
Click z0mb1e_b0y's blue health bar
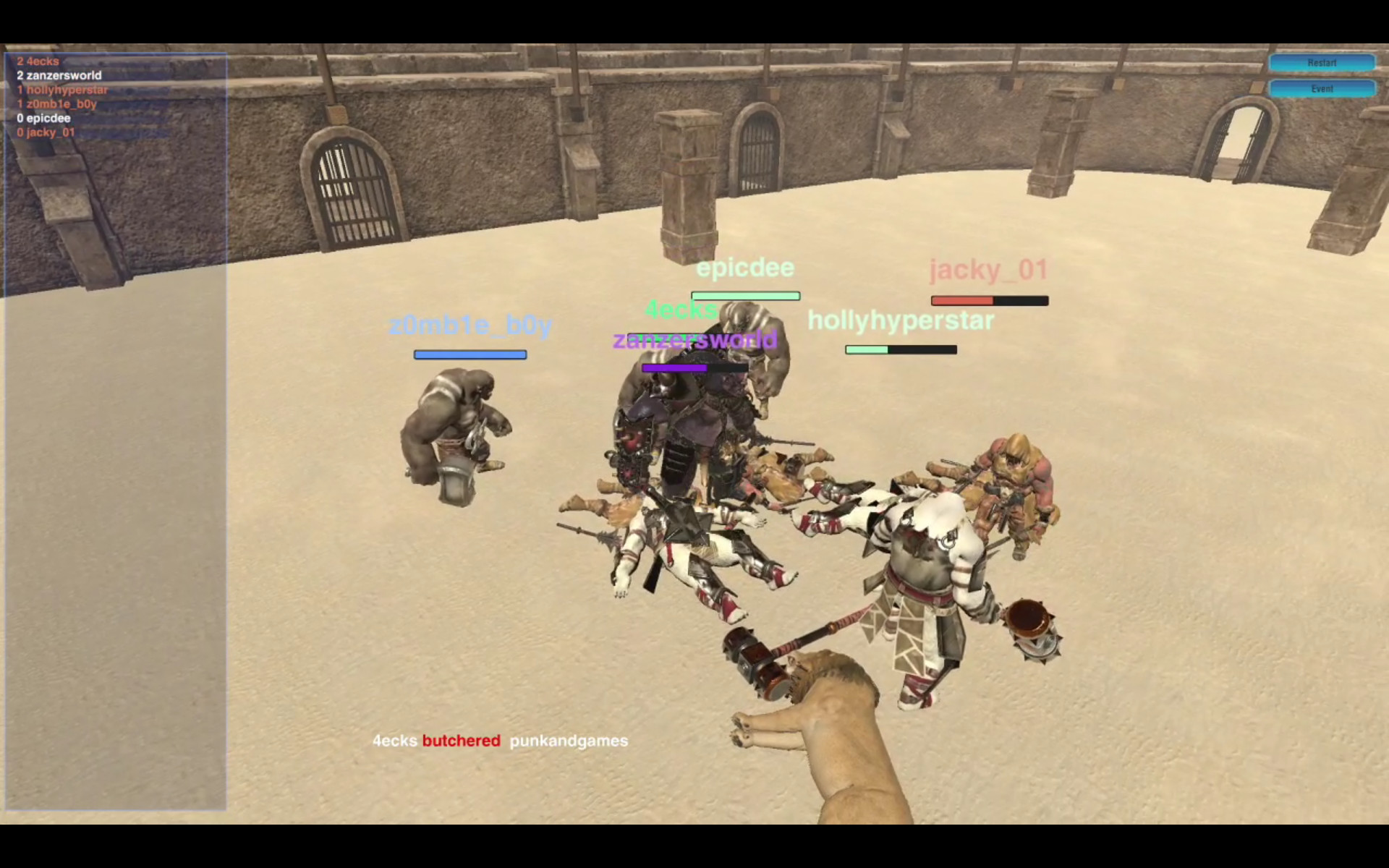point(470,354)
